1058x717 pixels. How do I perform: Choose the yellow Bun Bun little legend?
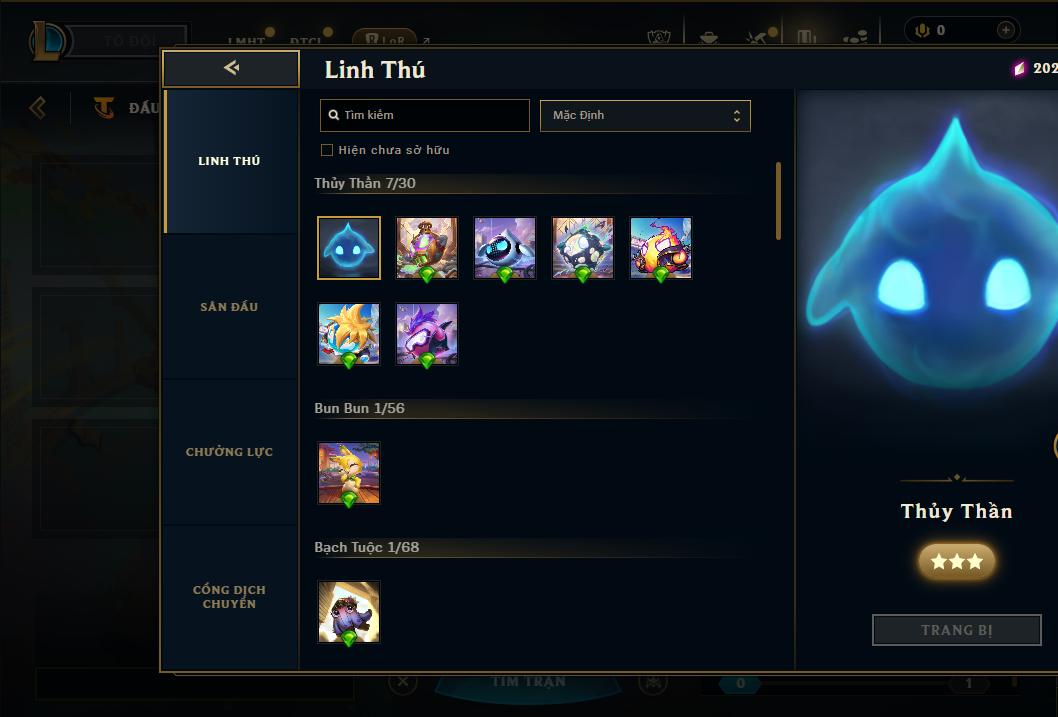pos(349,473)
